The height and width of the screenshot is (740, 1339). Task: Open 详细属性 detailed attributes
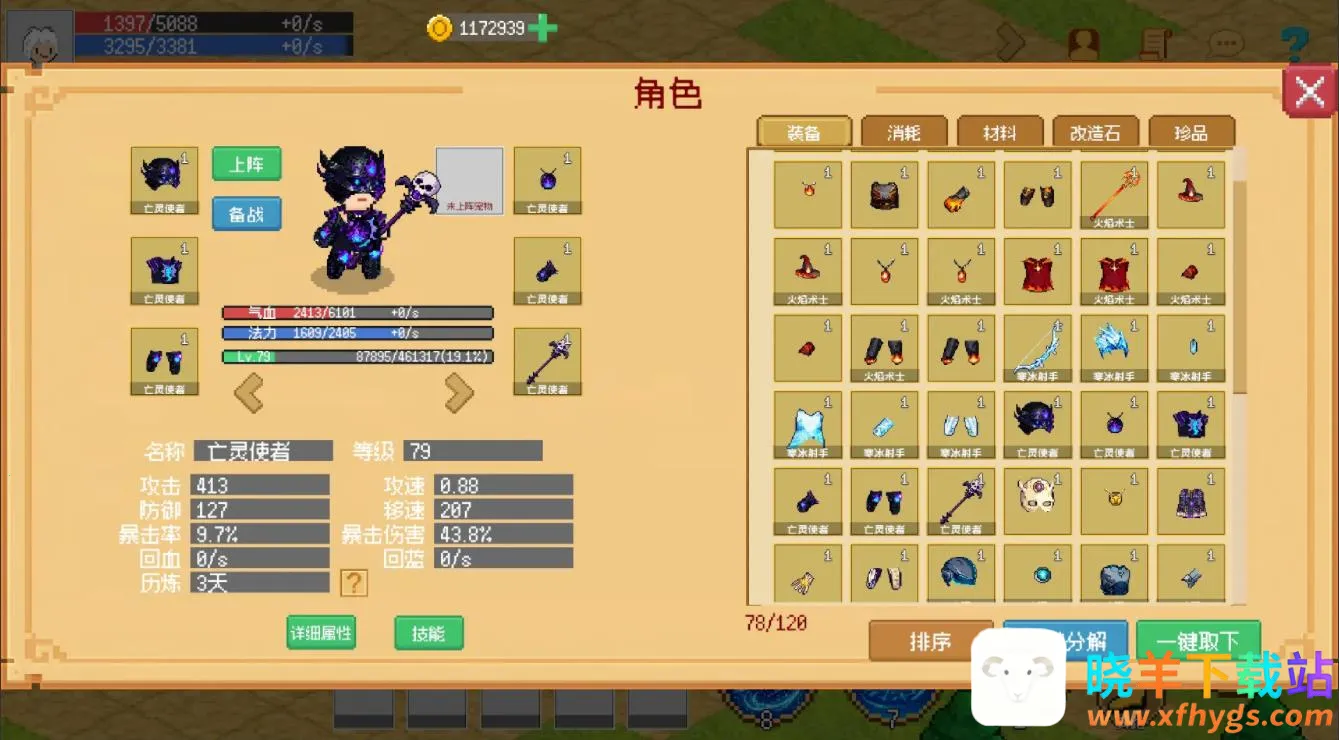click(321, 632)
